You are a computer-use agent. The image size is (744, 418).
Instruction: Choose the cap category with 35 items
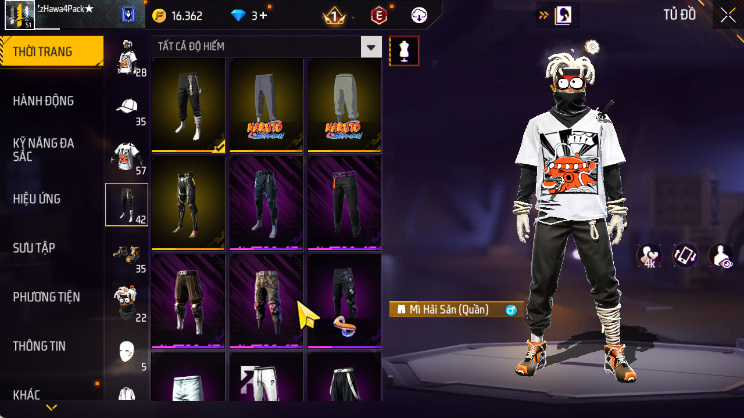(x=126, y=108)
